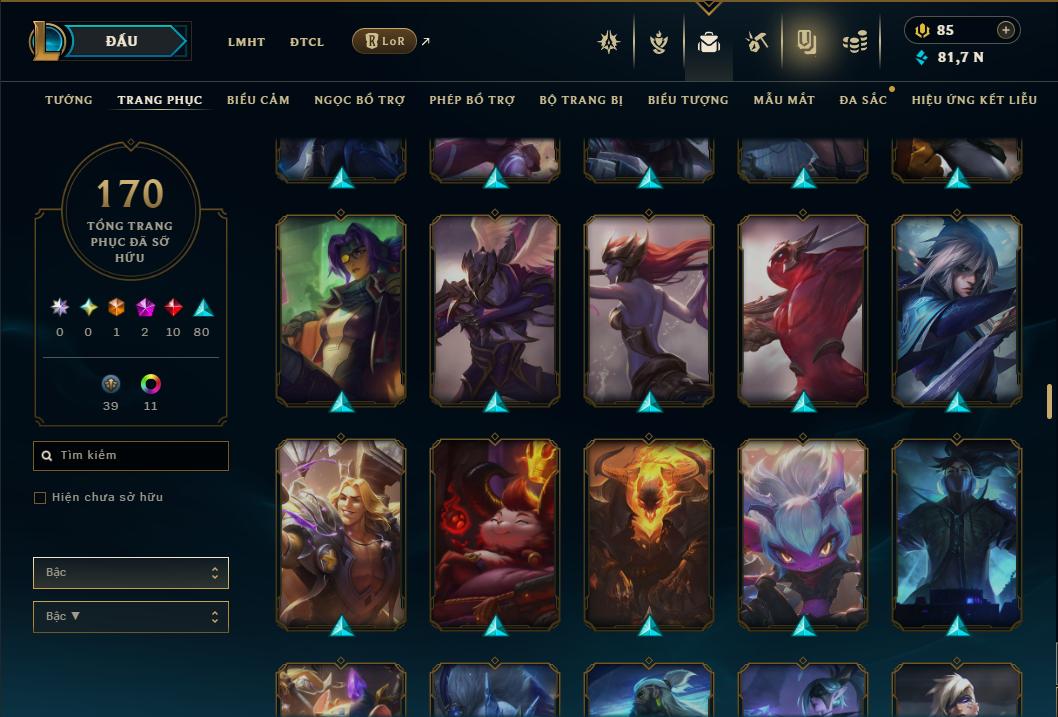Switch to the ĐA SẮC chromas tab
This screenshot has width=1058, height=717.
click(863, 100)
